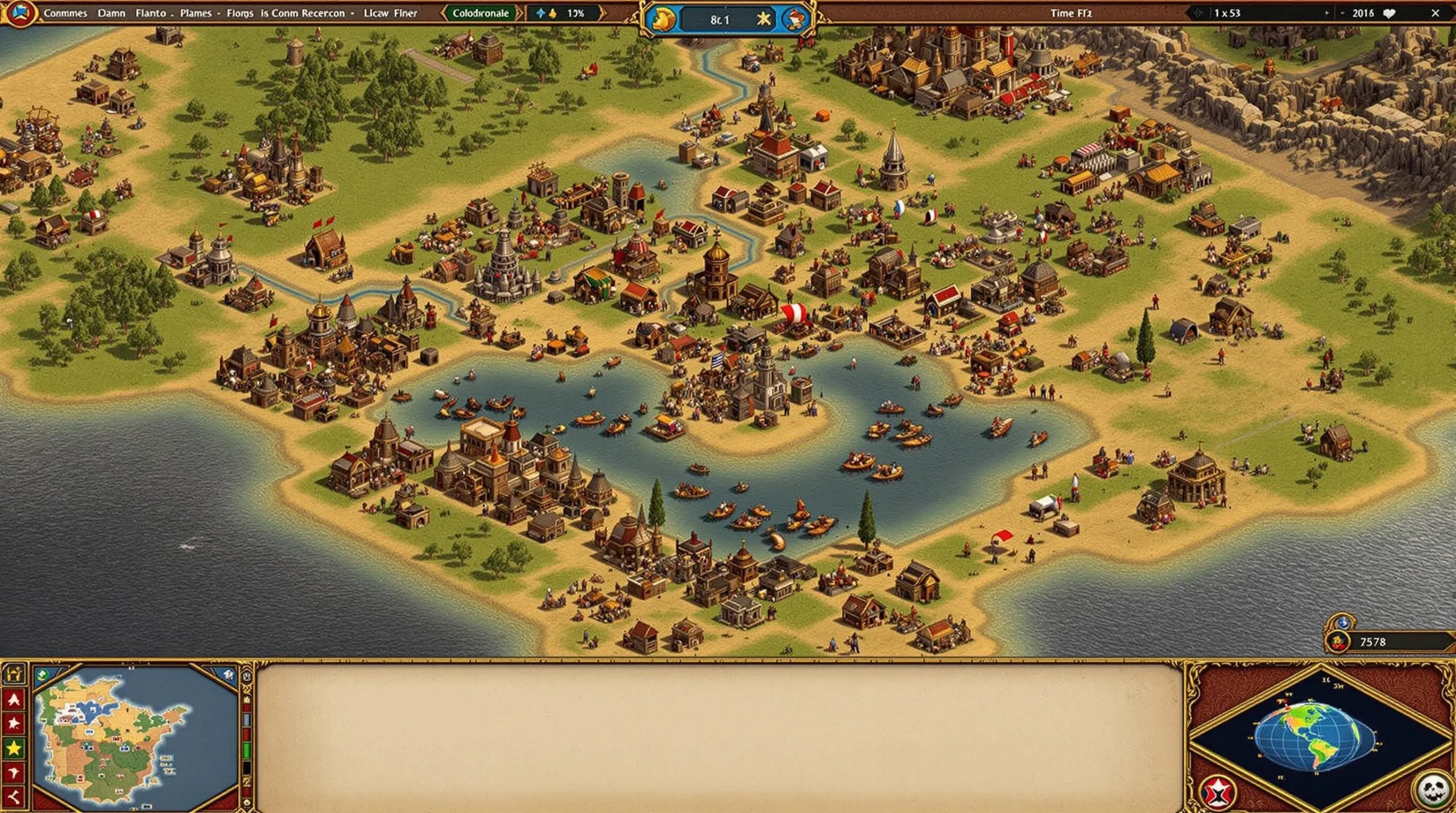Select the Flanto menu entry
Screen dimensions: 1456x813
(151, 13)
